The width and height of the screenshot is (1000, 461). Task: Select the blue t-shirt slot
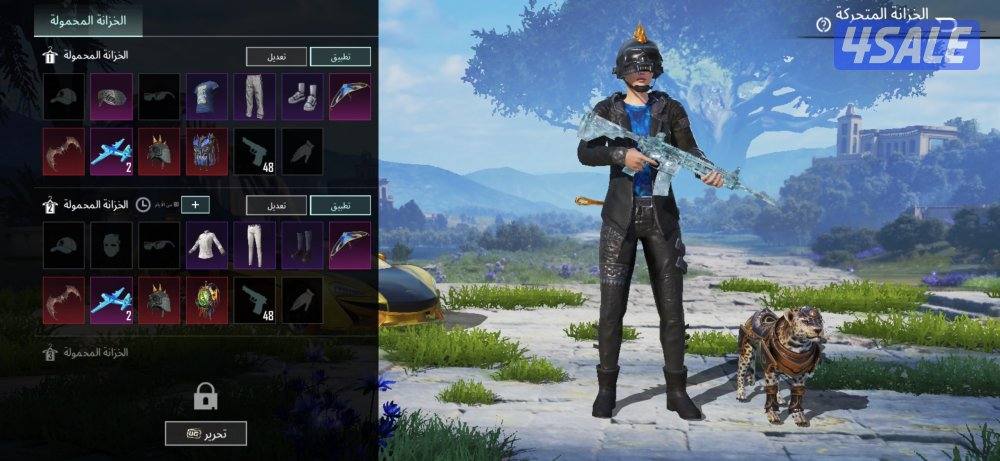[207, 97]
